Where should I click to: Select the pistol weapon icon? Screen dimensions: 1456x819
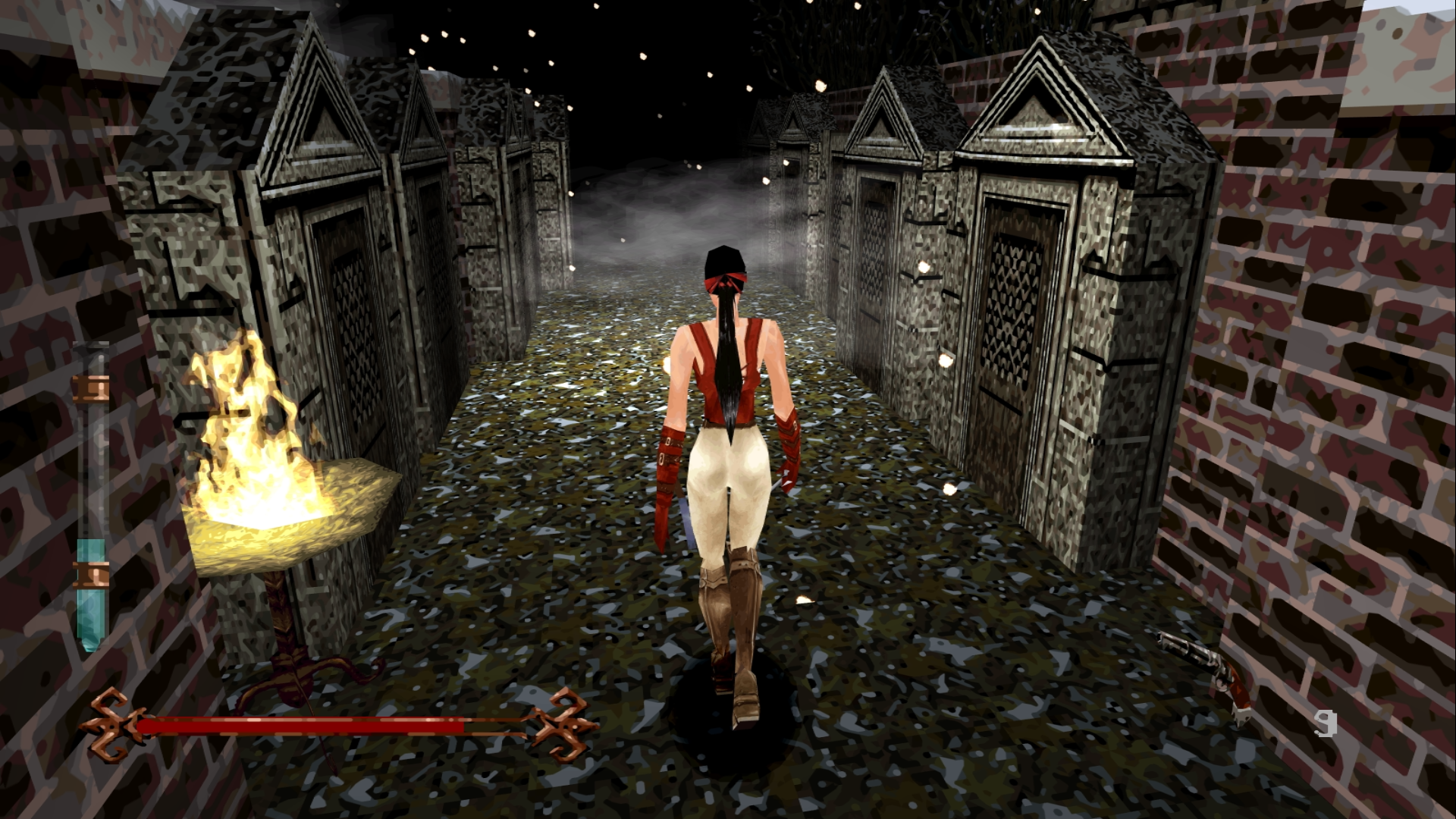coord(1206,673)
